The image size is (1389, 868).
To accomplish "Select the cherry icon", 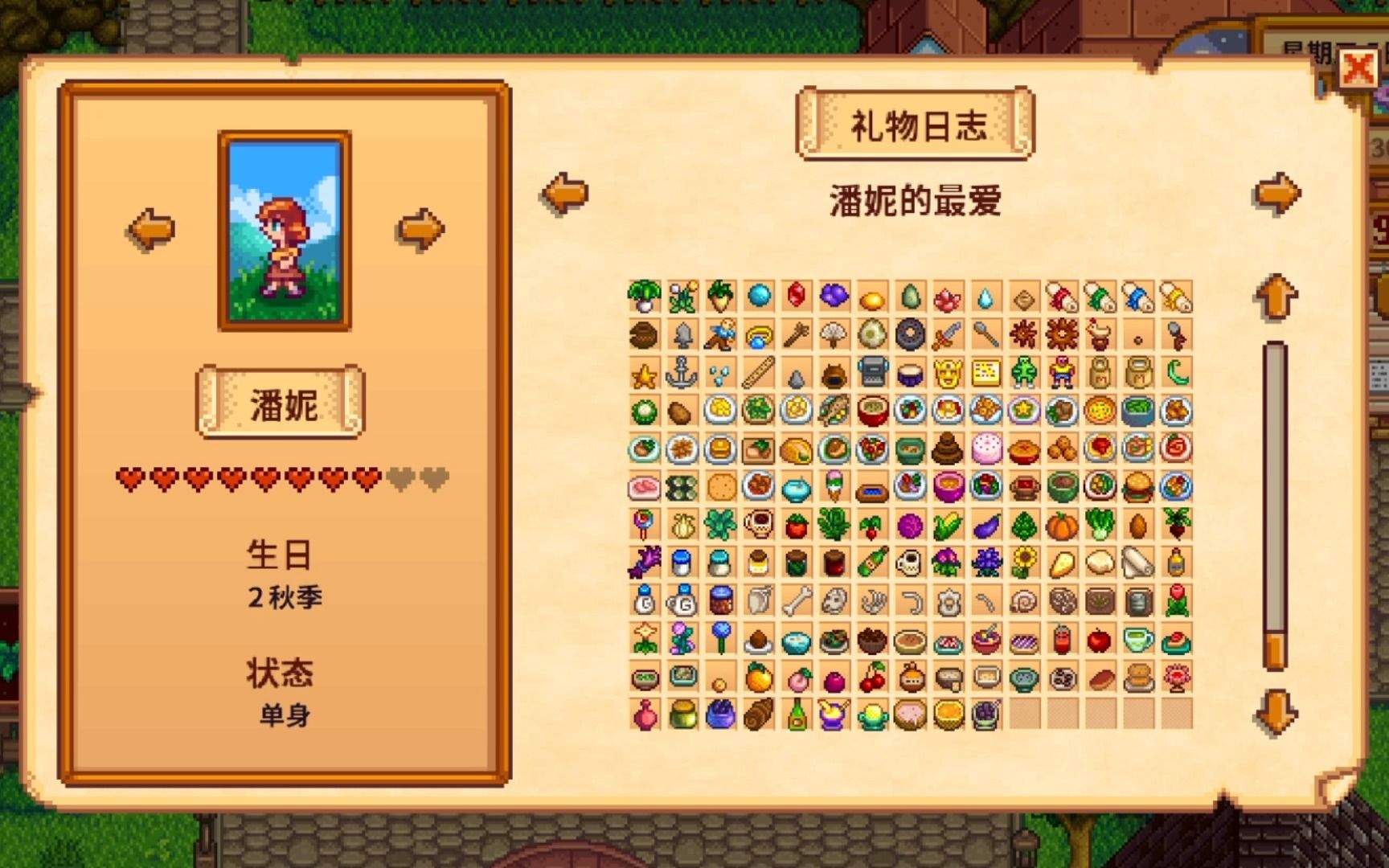I will click(875, 679).
